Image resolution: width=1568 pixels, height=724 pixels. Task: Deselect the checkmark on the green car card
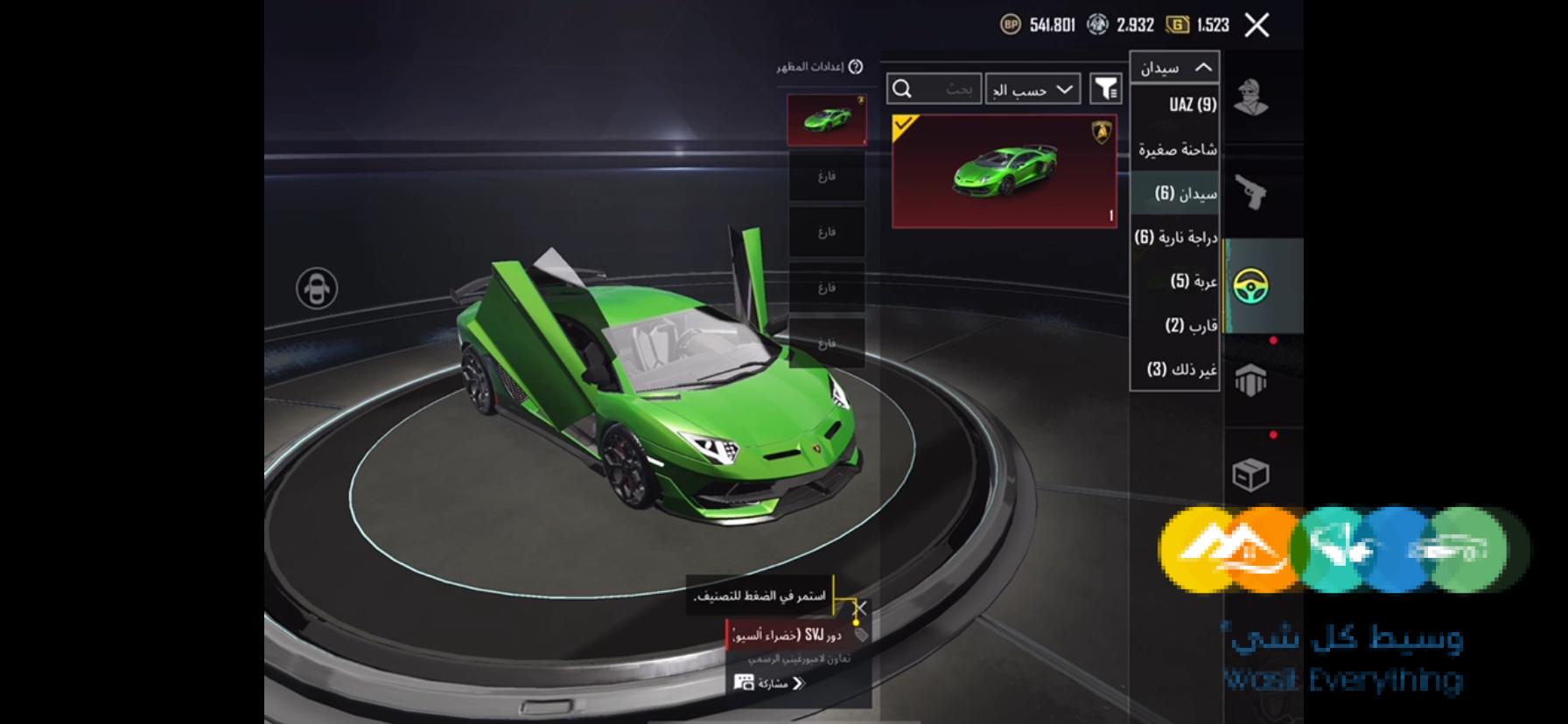click(x=901, y=126)
